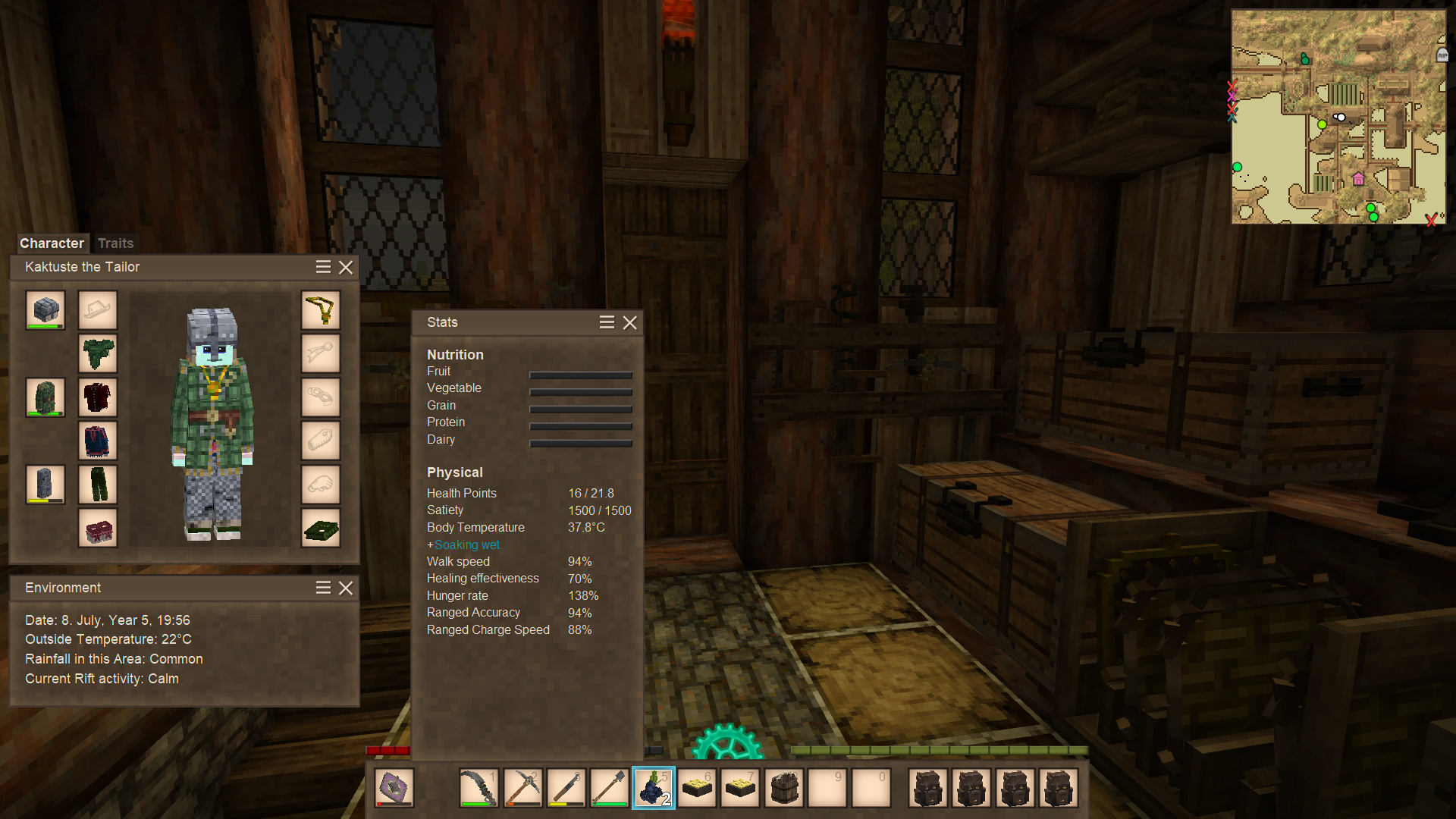Select the wooden bucket hotbar slot
Screen dimensions: 1456x819
point(784,788)
